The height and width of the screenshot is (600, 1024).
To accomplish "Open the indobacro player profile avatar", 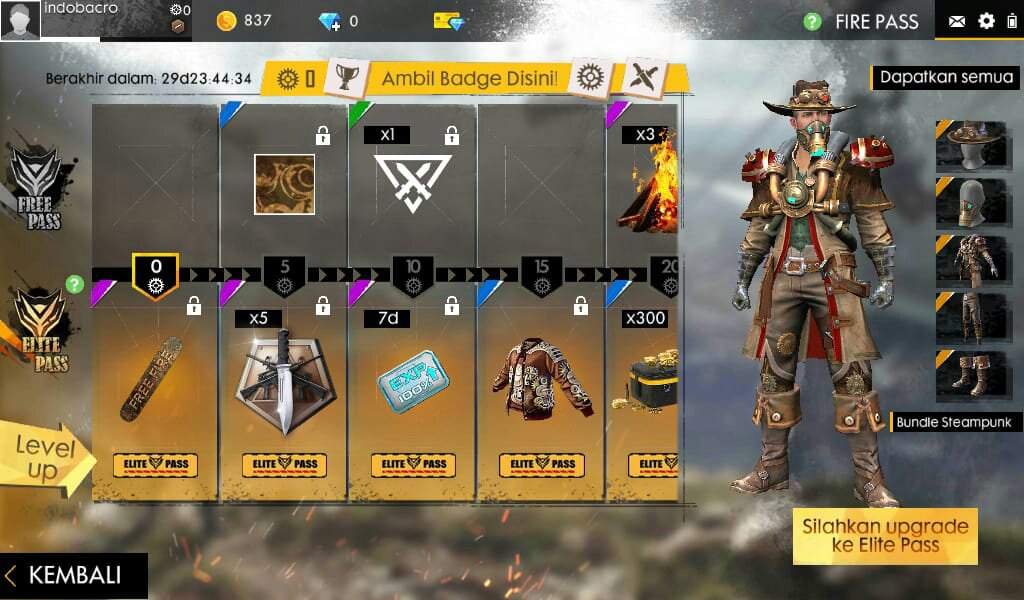I will click(21, 21).
